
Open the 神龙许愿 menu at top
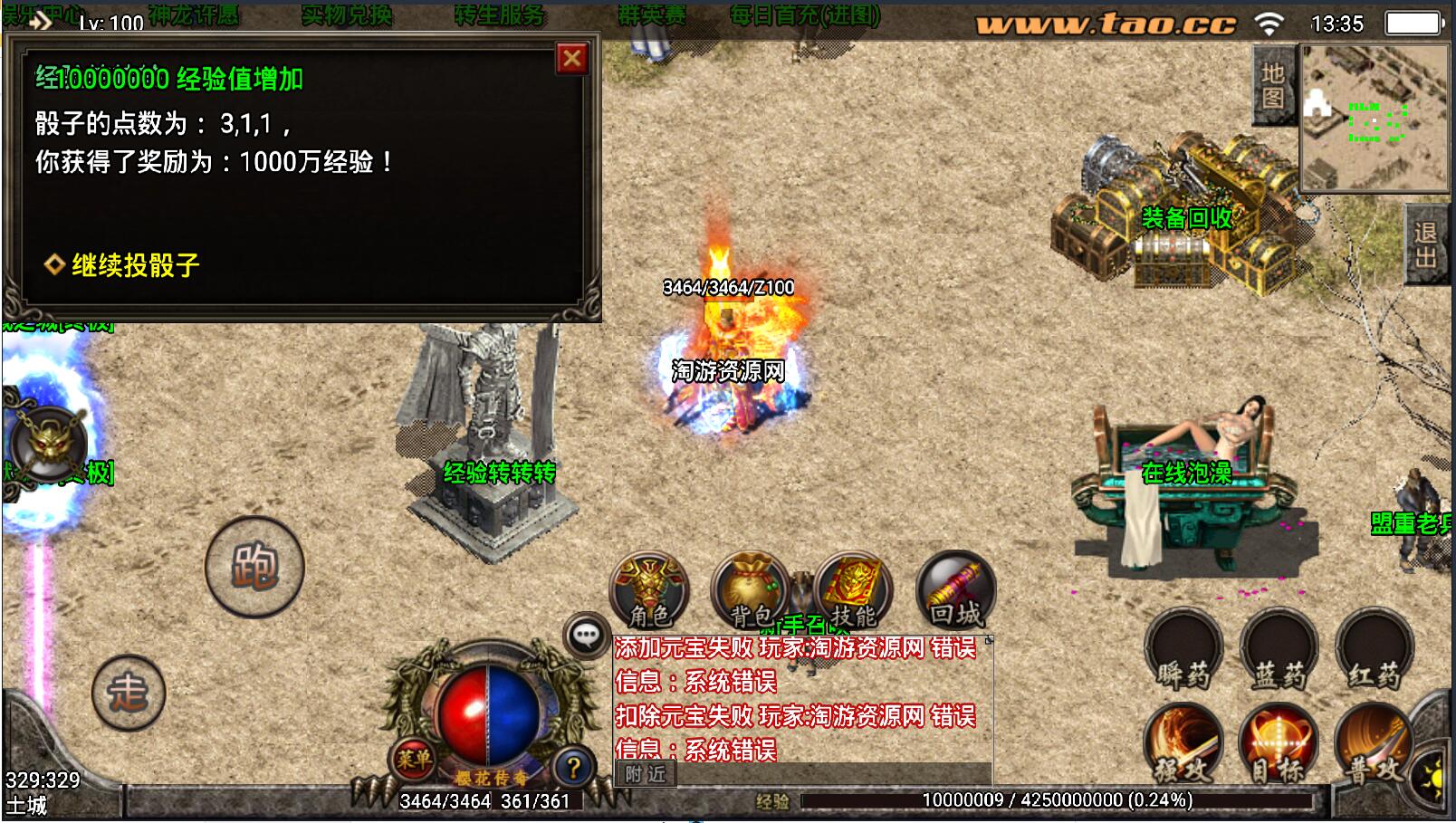point(192,14)
